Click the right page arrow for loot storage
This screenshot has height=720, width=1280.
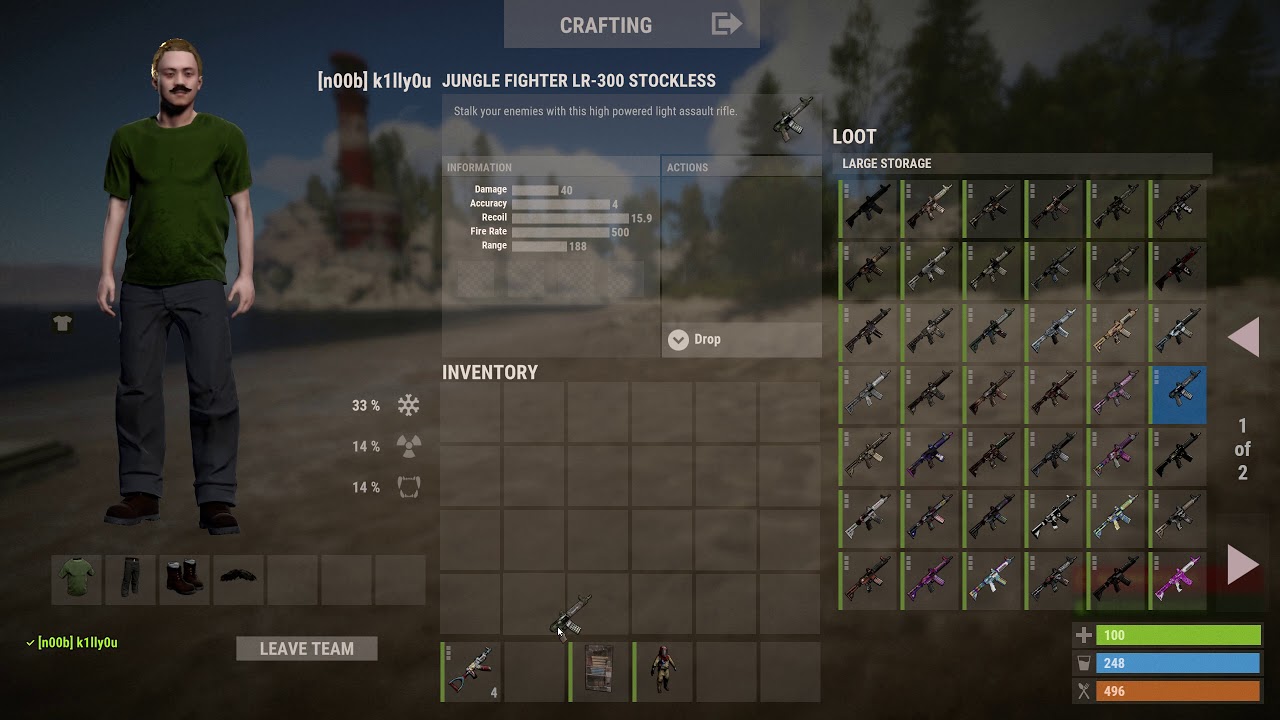point(1243,563)
